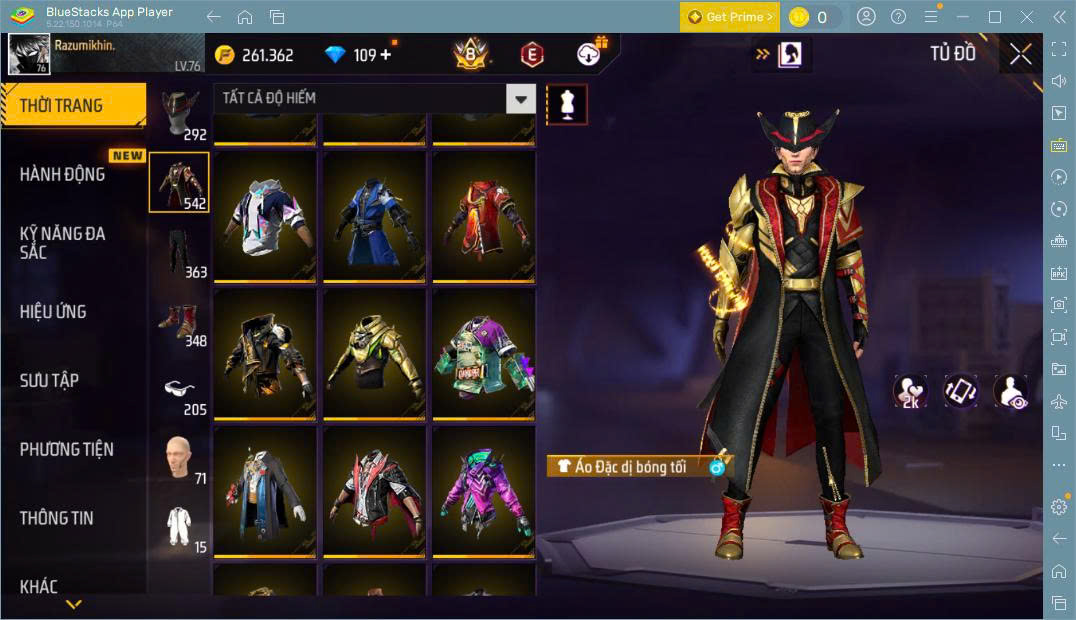The height and width of the screenshot is (620, 1076).
Task: Choose the shoes subcategory showing 348
Action: tap(180, 321)
